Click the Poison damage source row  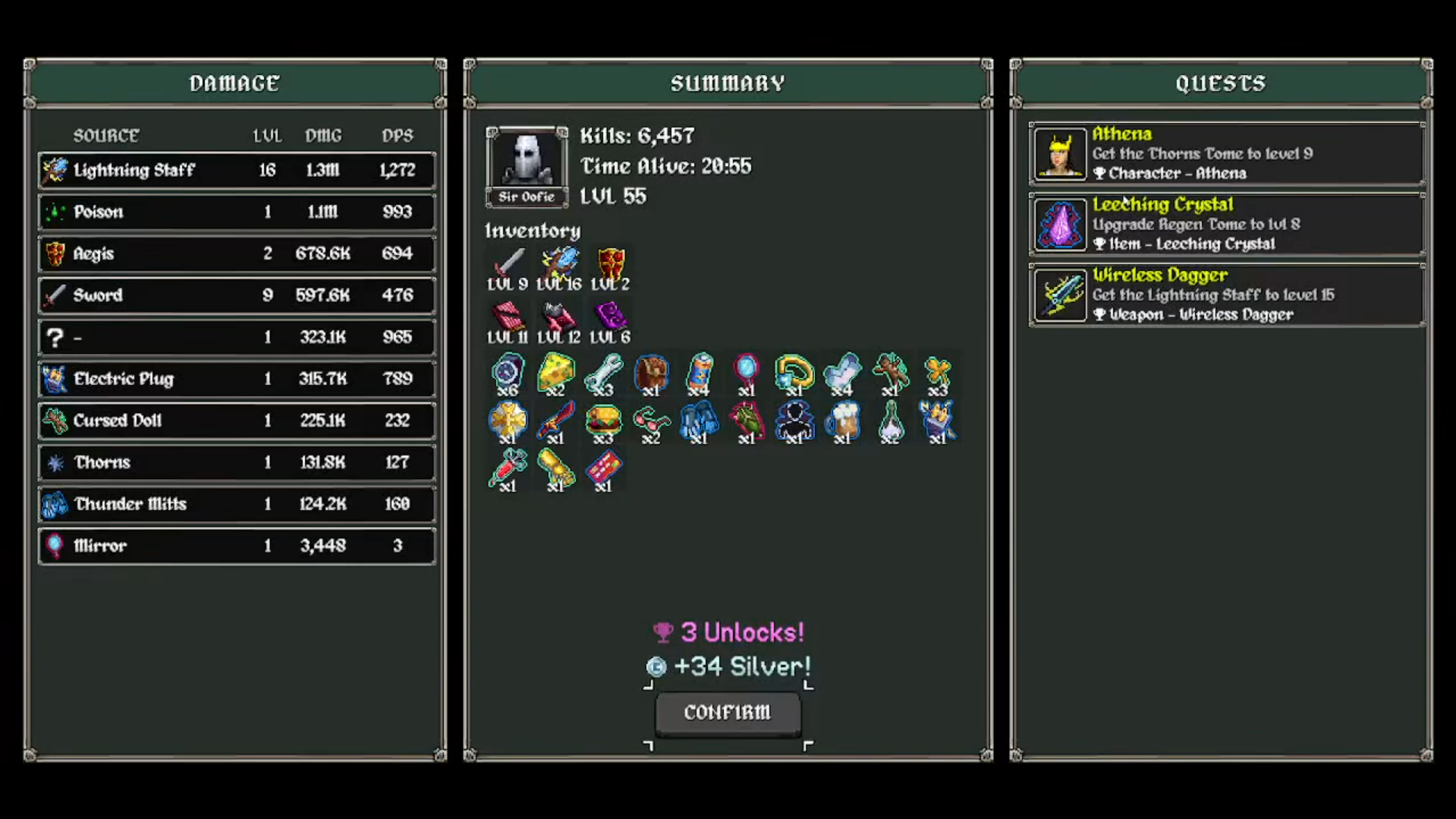tap(237, 212)
